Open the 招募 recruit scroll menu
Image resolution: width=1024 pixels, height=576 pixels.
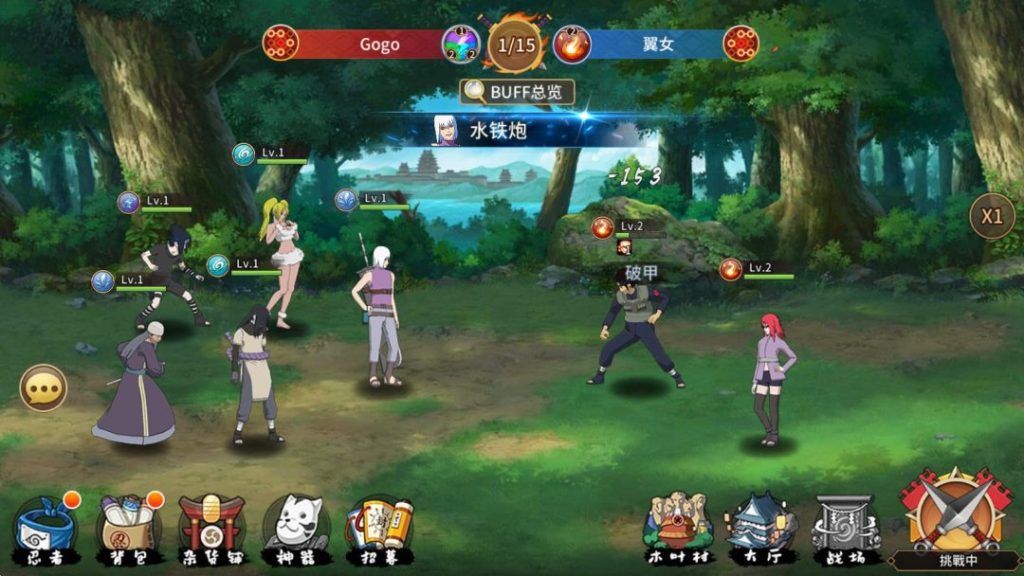coord(379,527)
